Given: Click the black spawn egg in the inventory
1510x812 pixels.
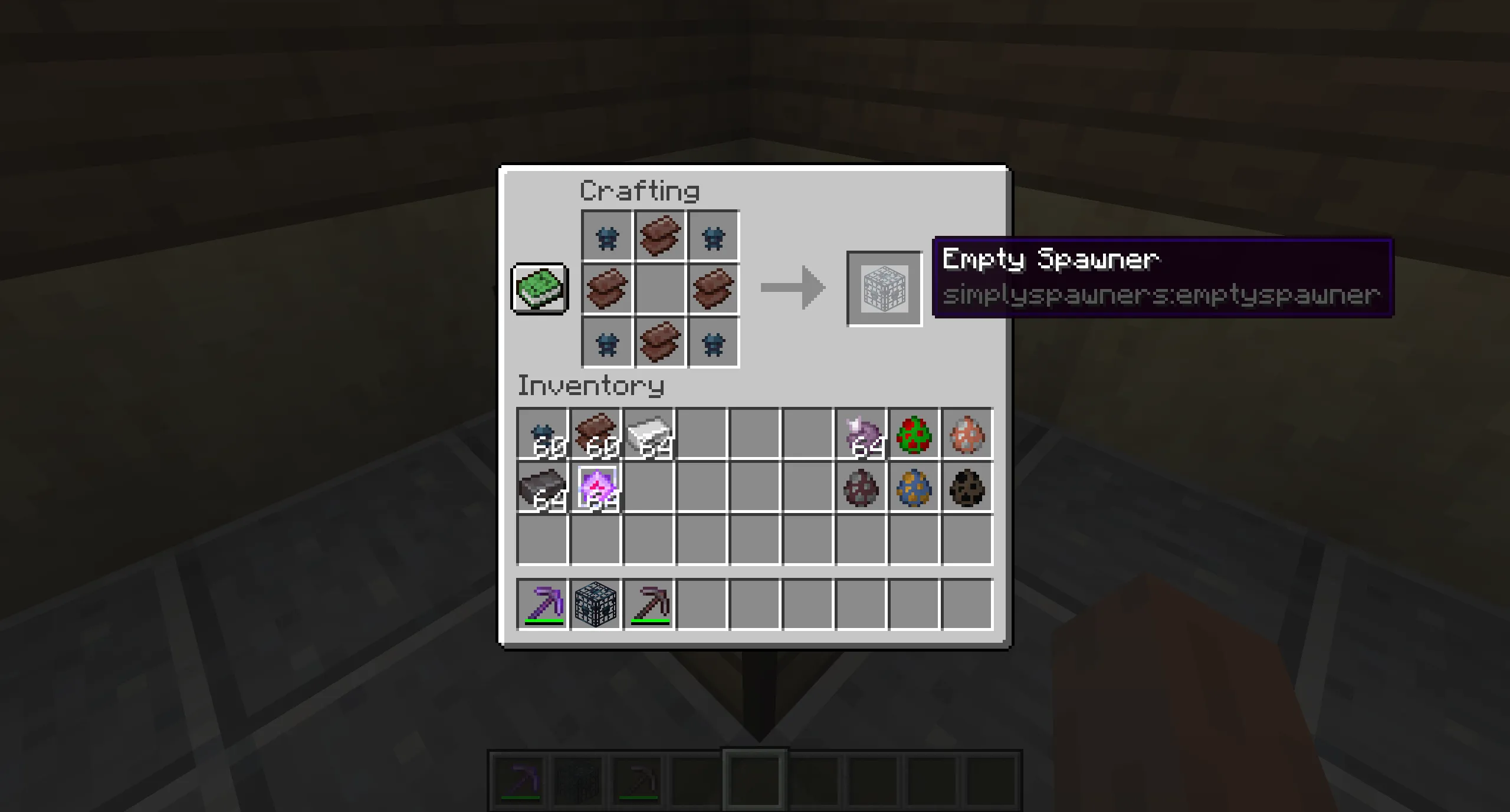Looking at the screenshot, I should [x=967, y=488].
